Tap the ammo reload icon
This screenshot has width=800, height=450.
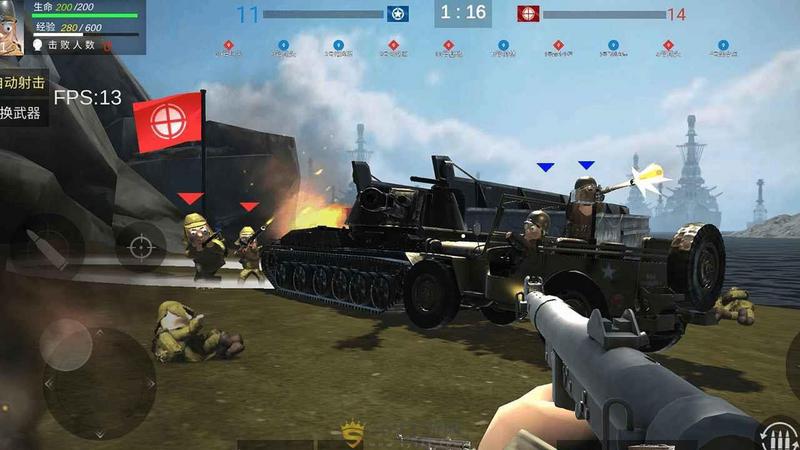[777, 435]
